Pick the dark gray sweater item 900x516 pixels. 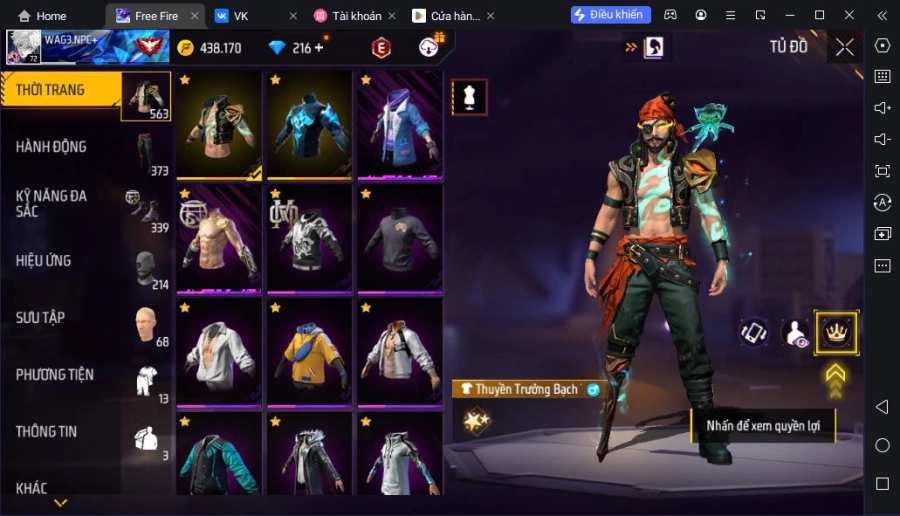pos(400,238)
